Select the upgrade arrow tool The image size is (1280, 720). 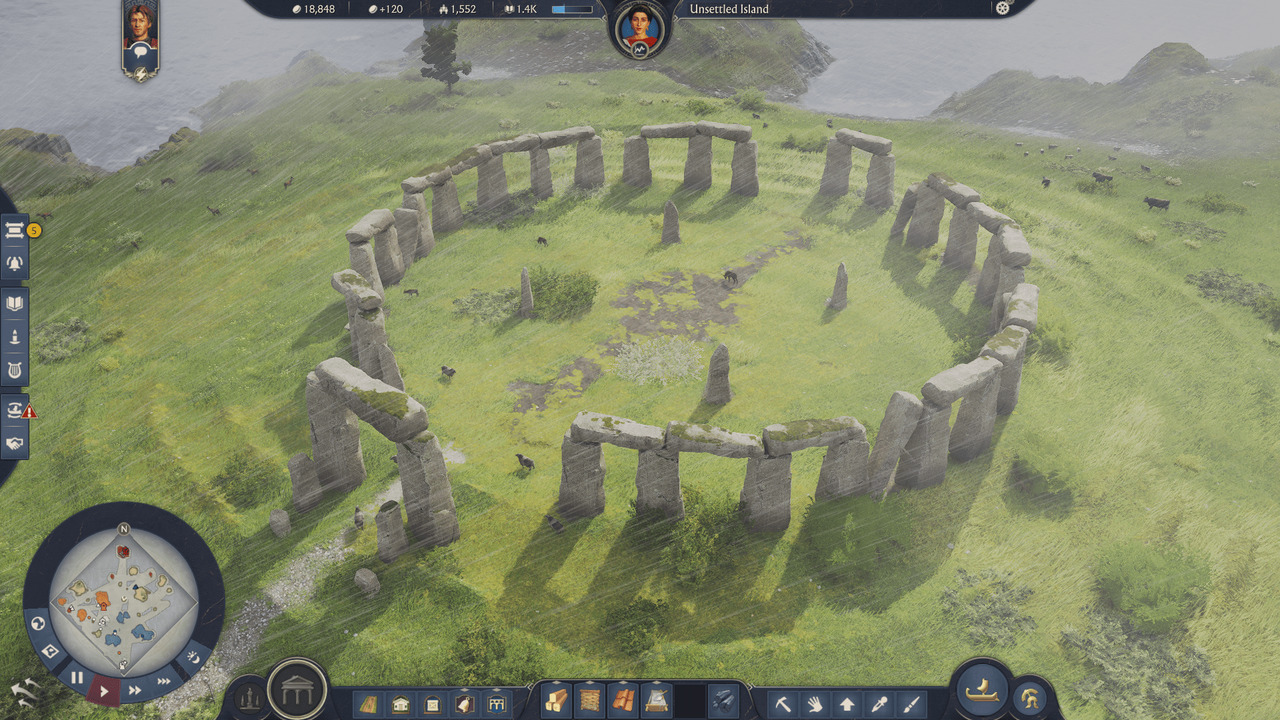(846, 704)
